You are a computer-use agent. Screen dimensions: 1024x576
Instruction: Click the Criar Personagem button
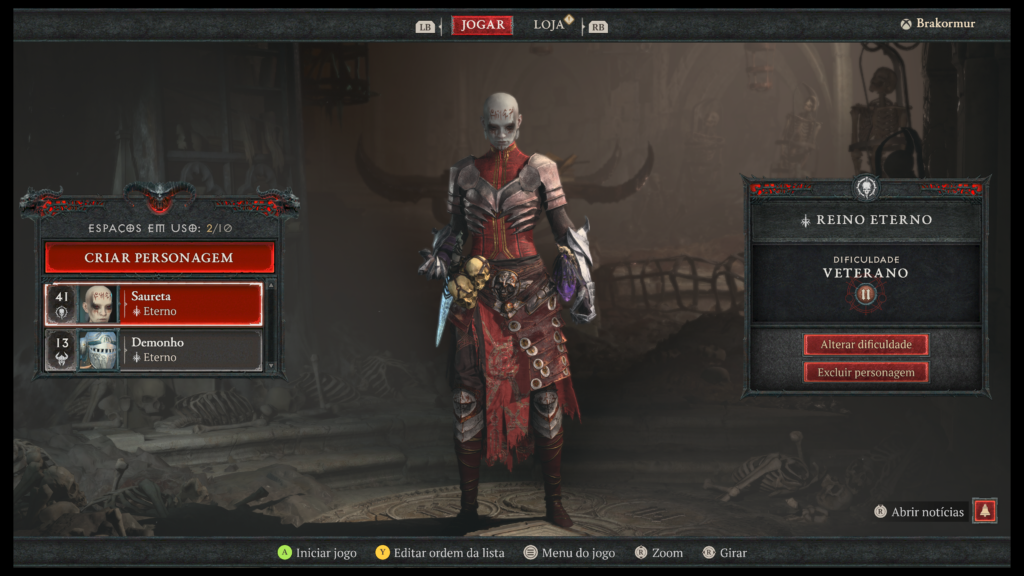tap(159, 258)
